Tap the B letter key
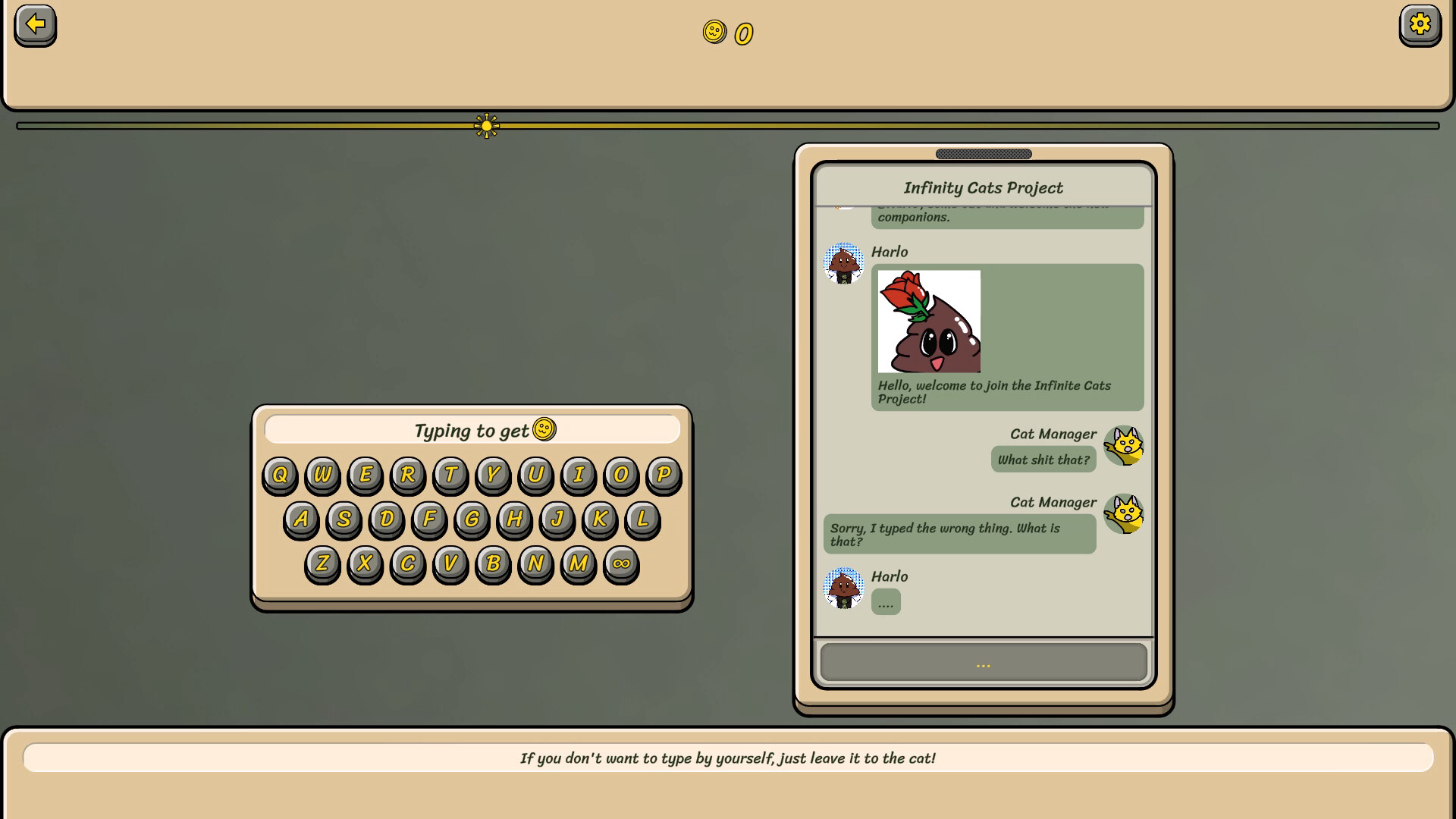 [x=493, y=563]
